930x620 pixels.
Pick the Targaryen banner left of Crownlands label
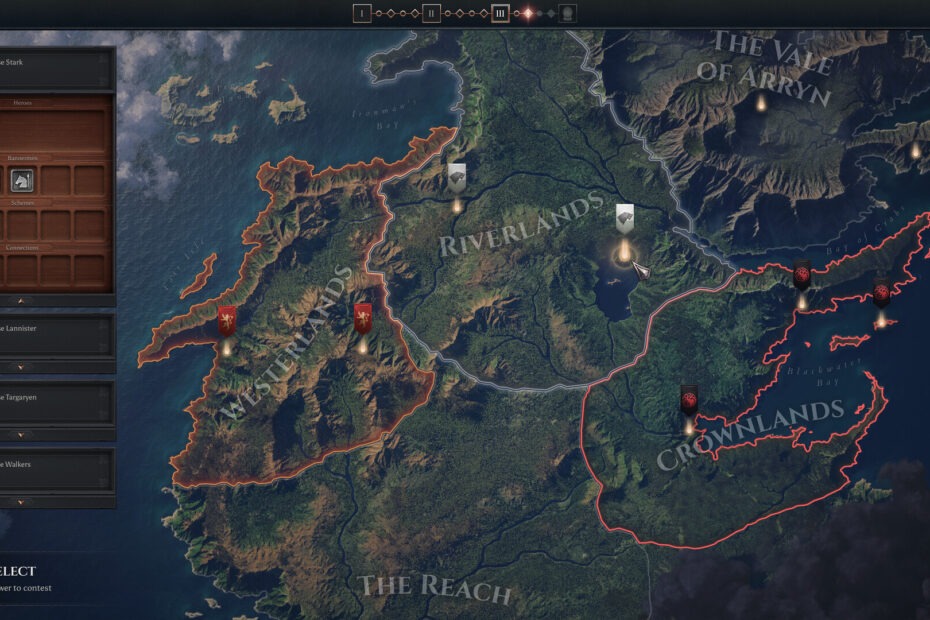(689, 400)
